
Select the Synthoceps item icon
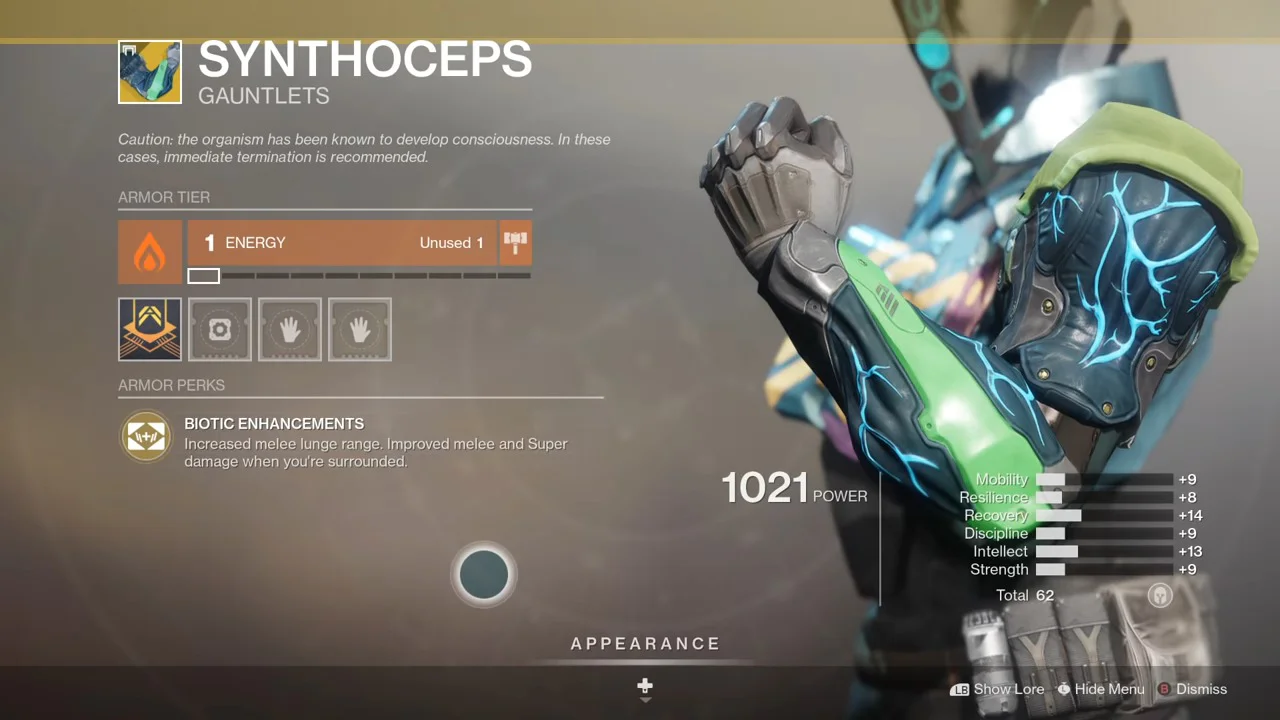point(150,72)
